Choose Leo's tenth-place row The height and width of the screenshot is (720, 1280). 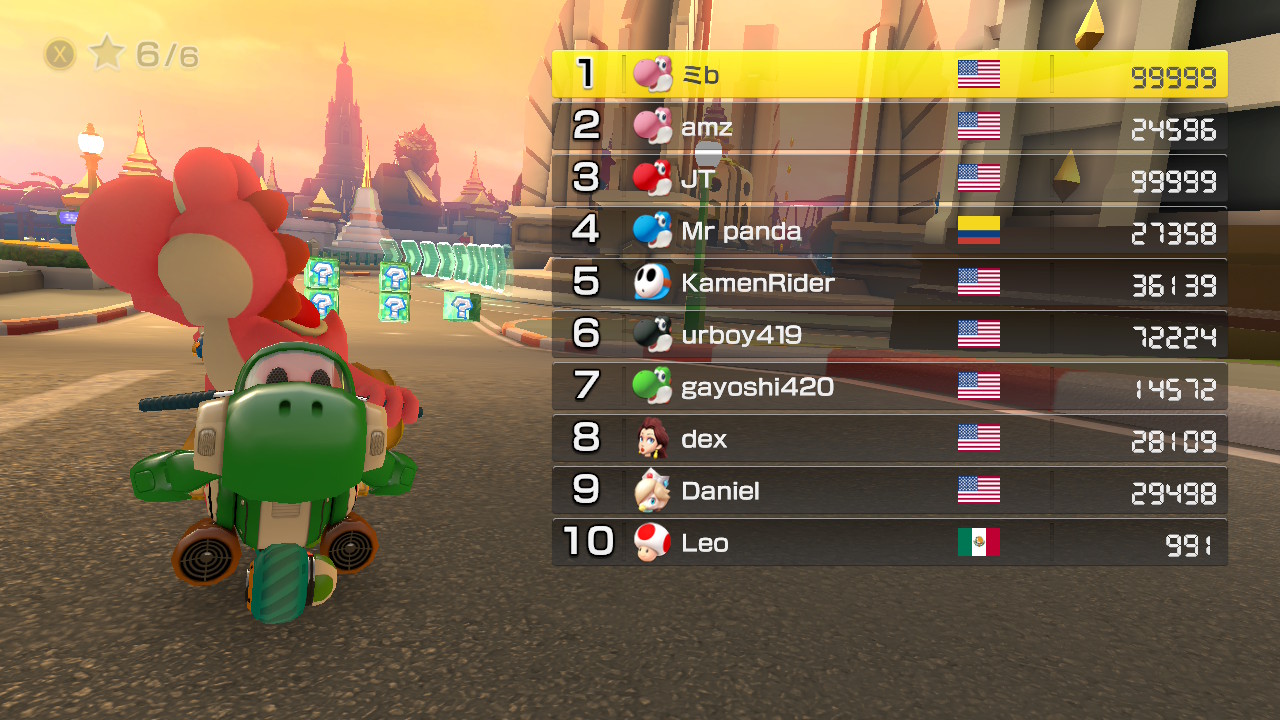[x=890, y=543]
